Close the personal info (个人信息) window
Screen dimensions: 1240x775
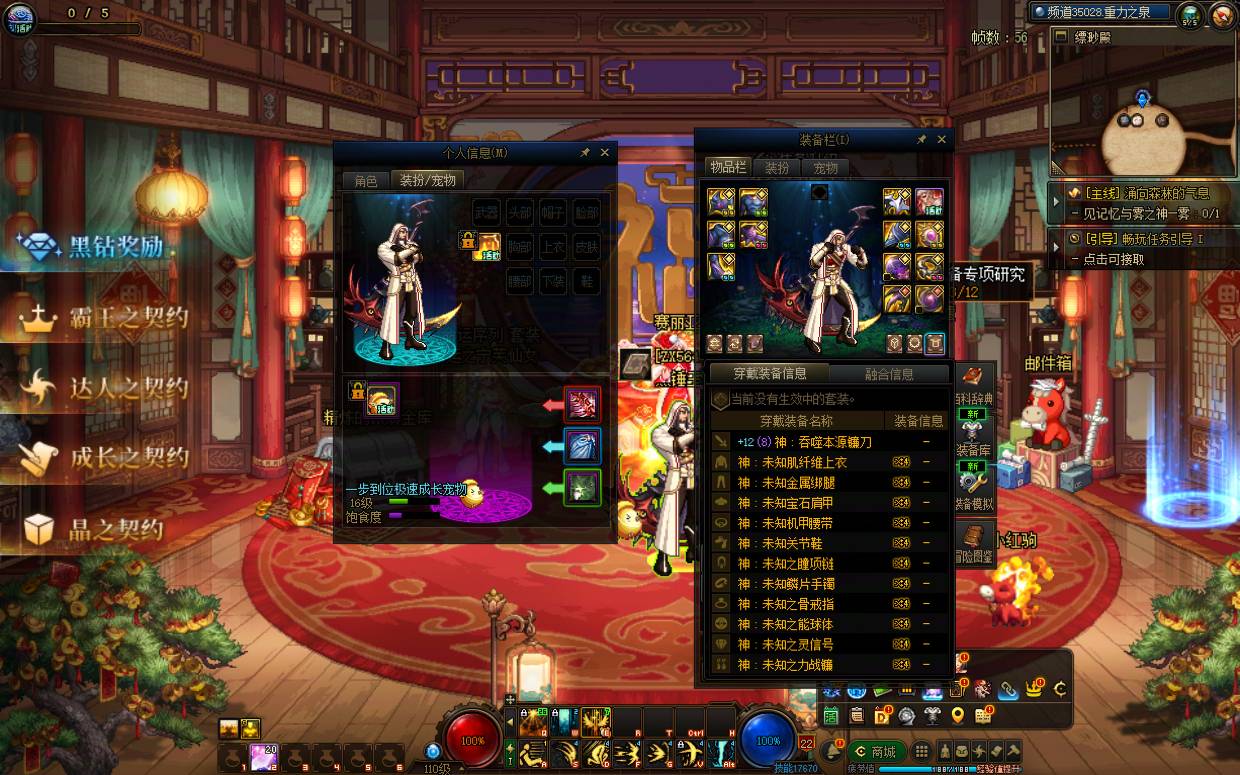[604, 153]
